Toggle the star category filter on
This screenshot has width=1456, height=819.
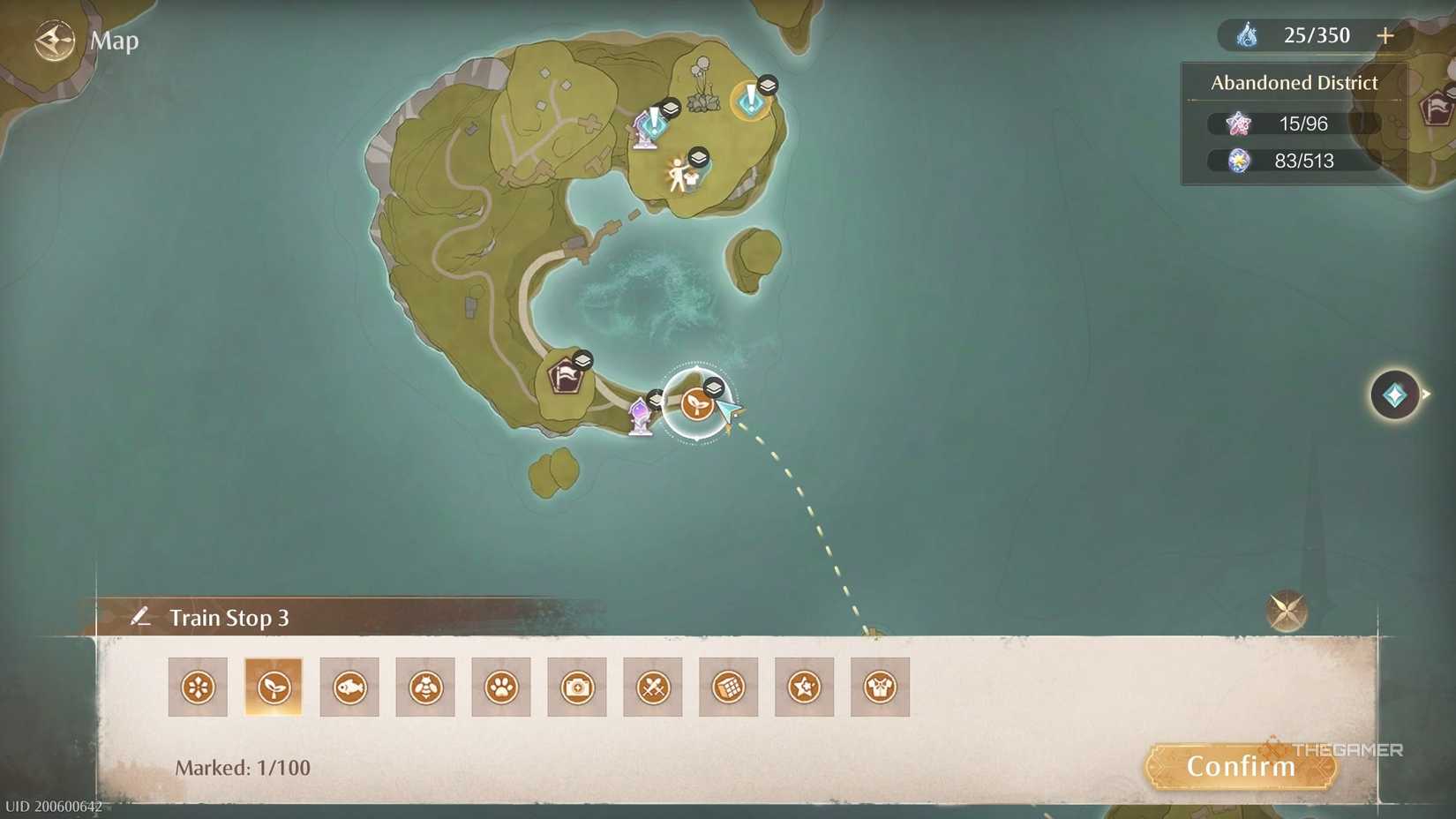pos(804,687)
